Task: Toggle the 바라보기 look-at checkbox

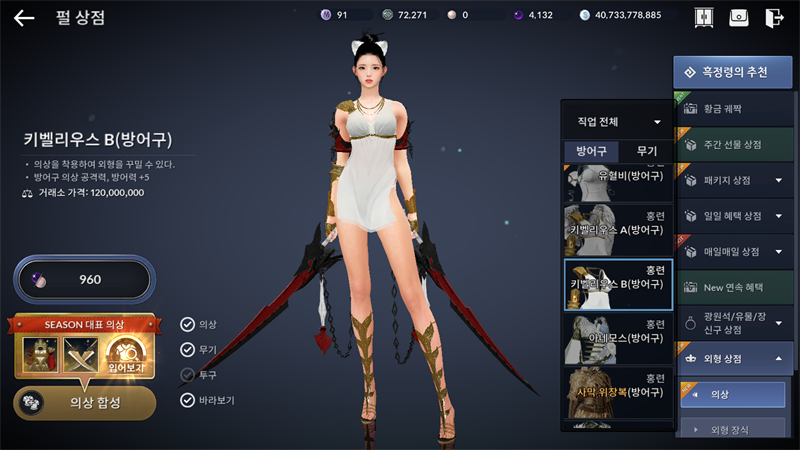Action: coord(187,400)
